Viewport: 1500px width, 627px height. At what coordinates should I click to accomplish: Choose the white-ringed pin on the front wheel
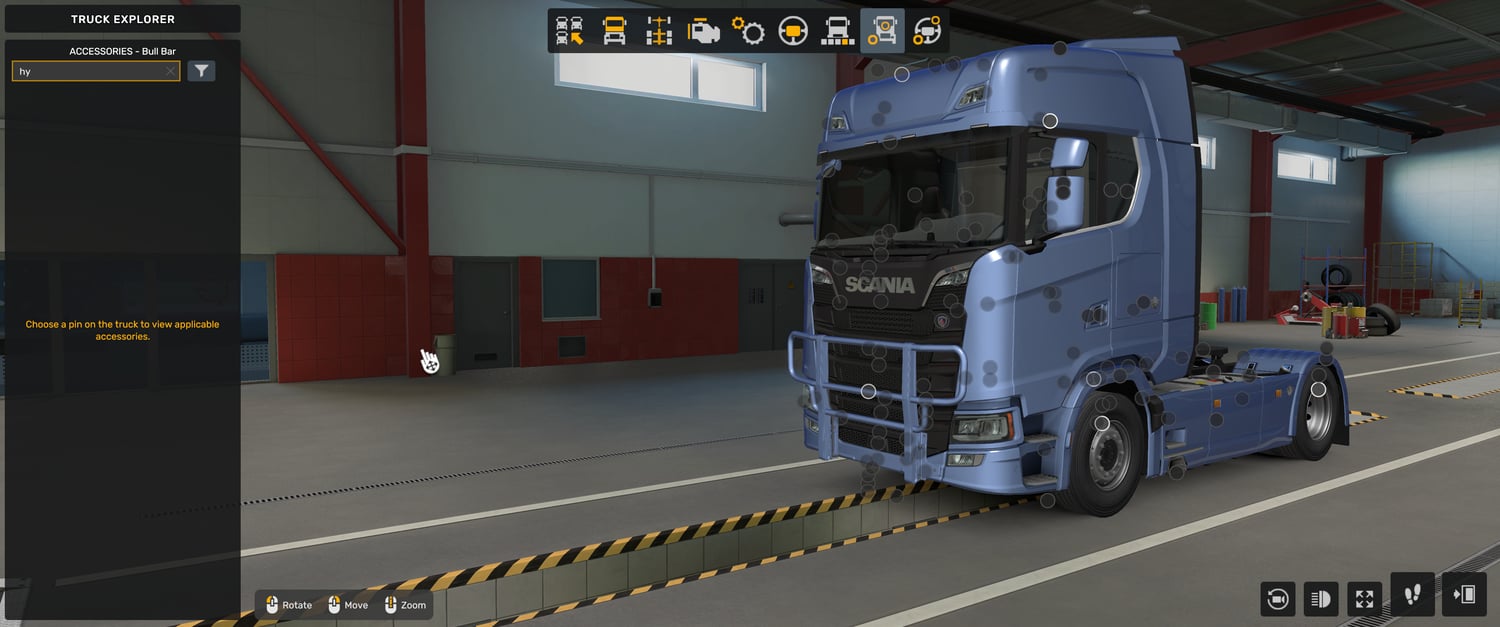[x=1102, y=424]
